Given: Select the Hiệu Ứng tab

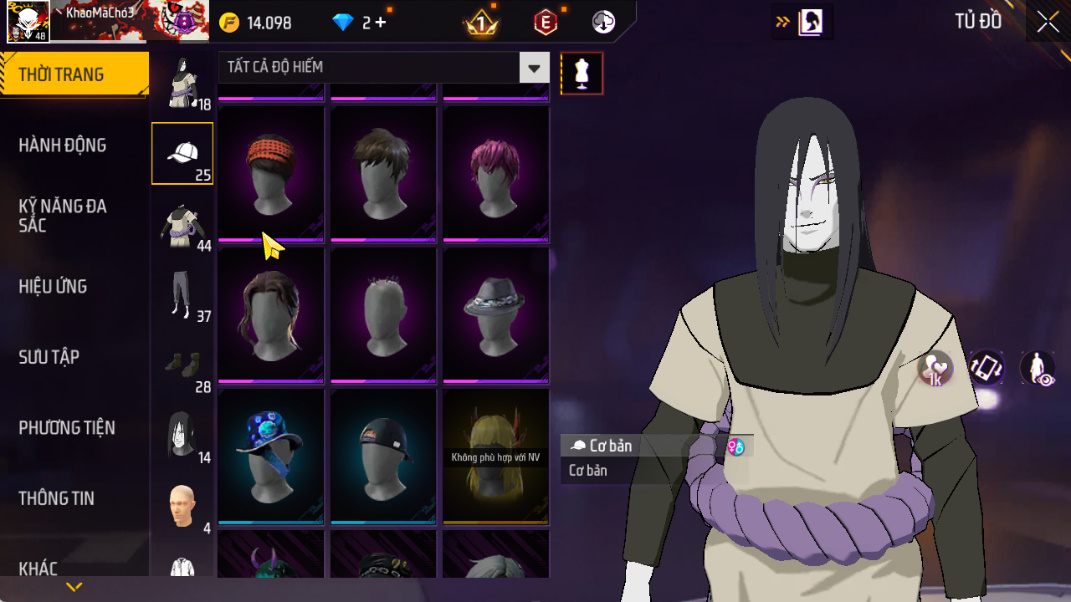Looking at the screenshot, I should coord(53,287).
